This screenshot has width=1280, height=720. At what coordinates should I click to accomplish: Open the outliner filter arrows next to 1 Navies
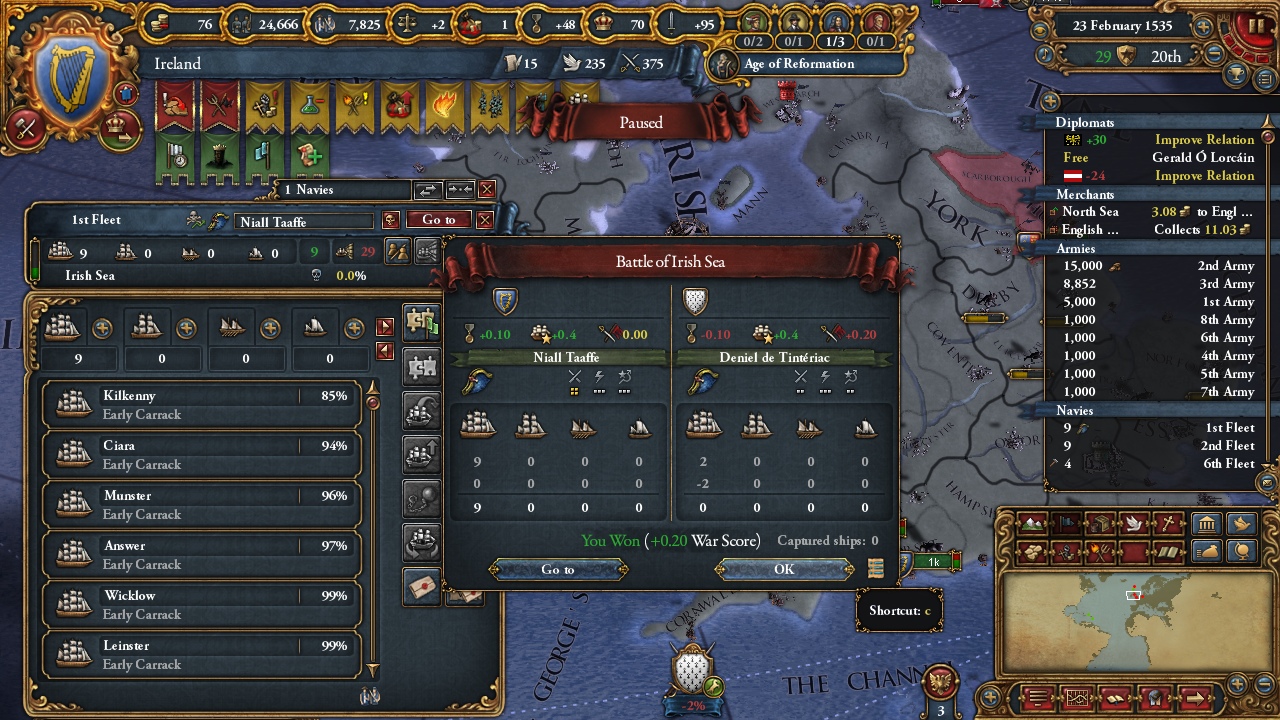pos(428,189)
